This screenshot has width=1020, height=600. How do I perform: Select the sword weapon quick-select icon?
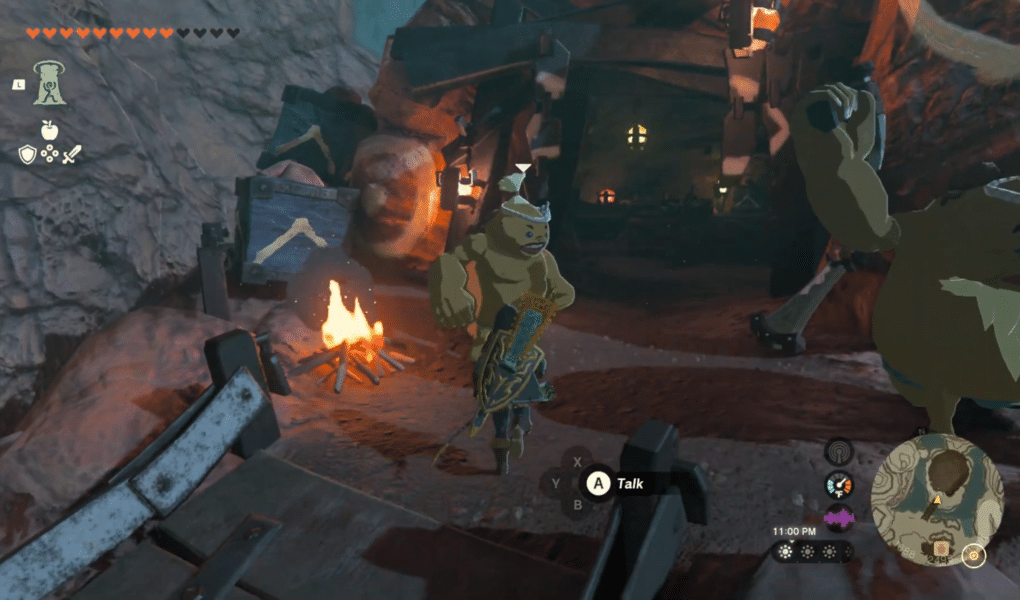click(71, 153)
